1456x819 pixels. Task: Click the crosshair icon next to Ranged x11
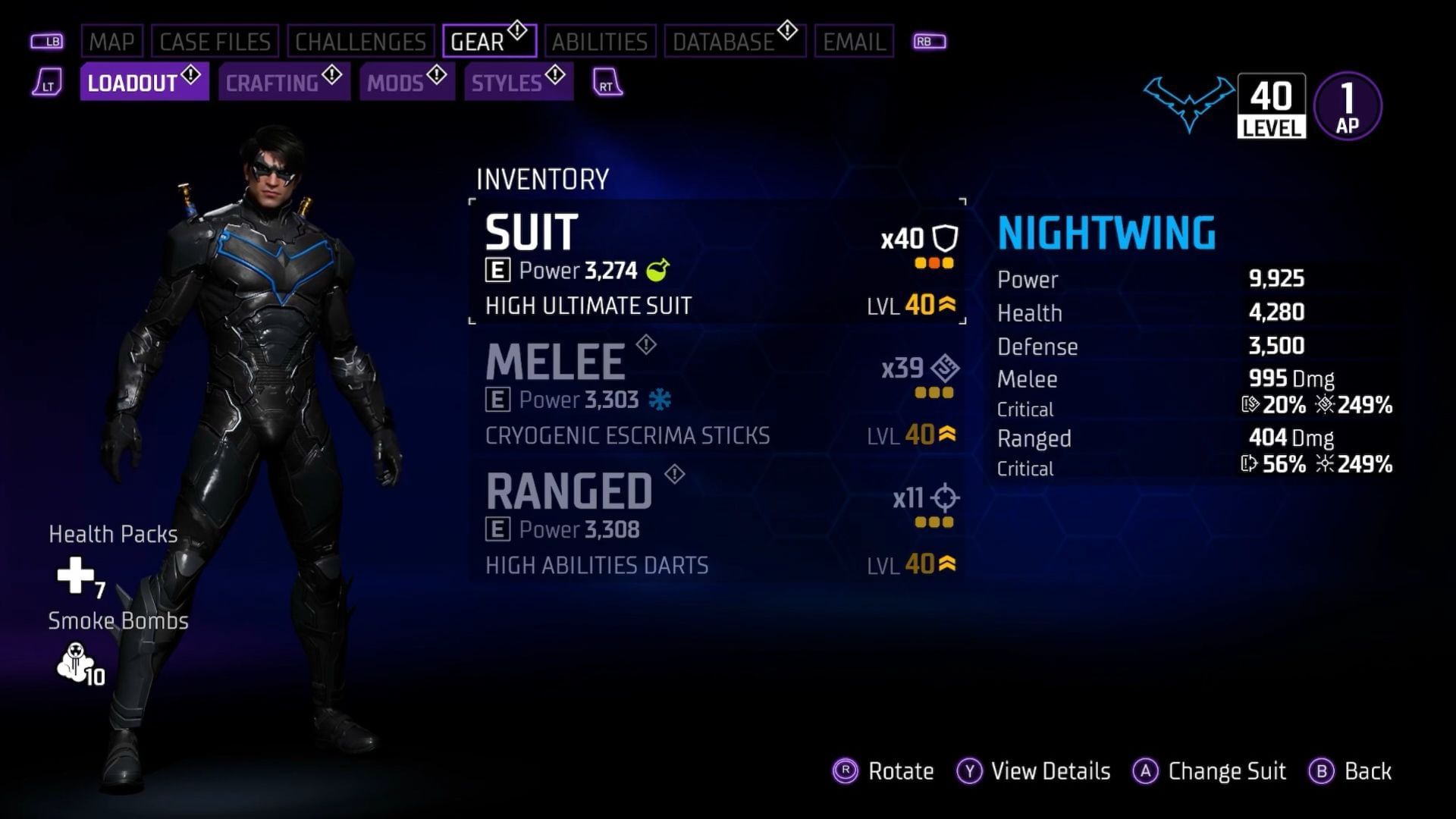[943, 498]
